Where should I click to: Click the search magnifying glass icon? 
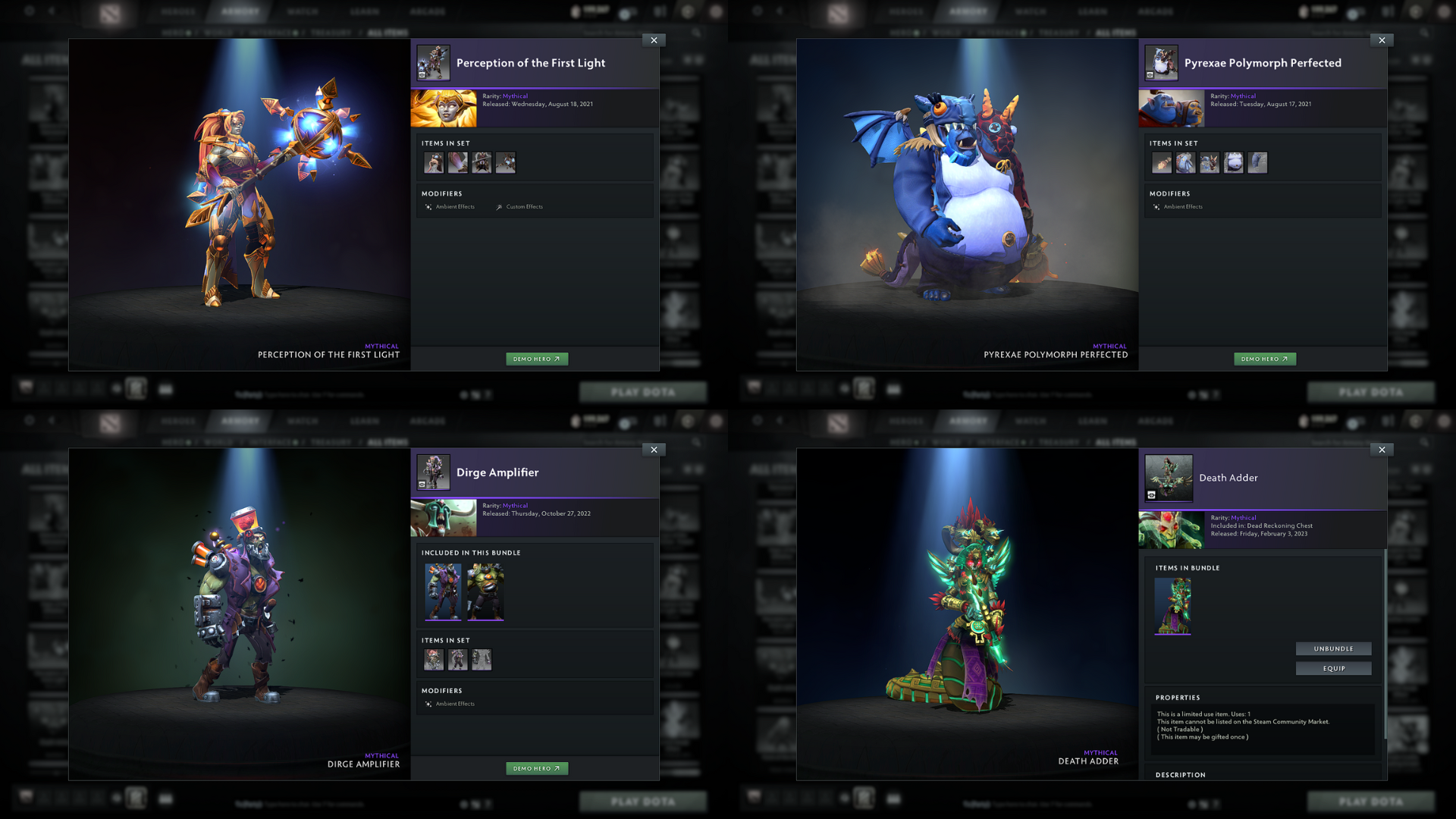pyautogui.click(x=697, y=33)
